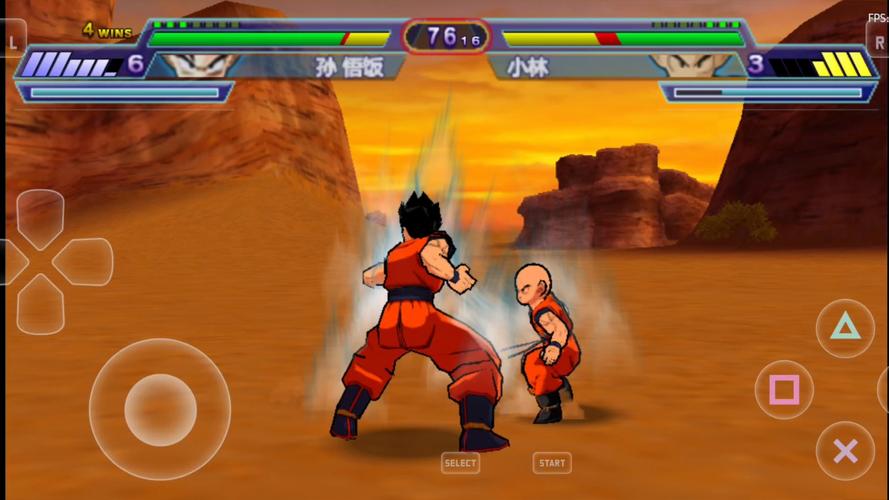Viewport: 889px width, 500px height.
Task: Tap the pink square touch button
Action: point(784,390)
